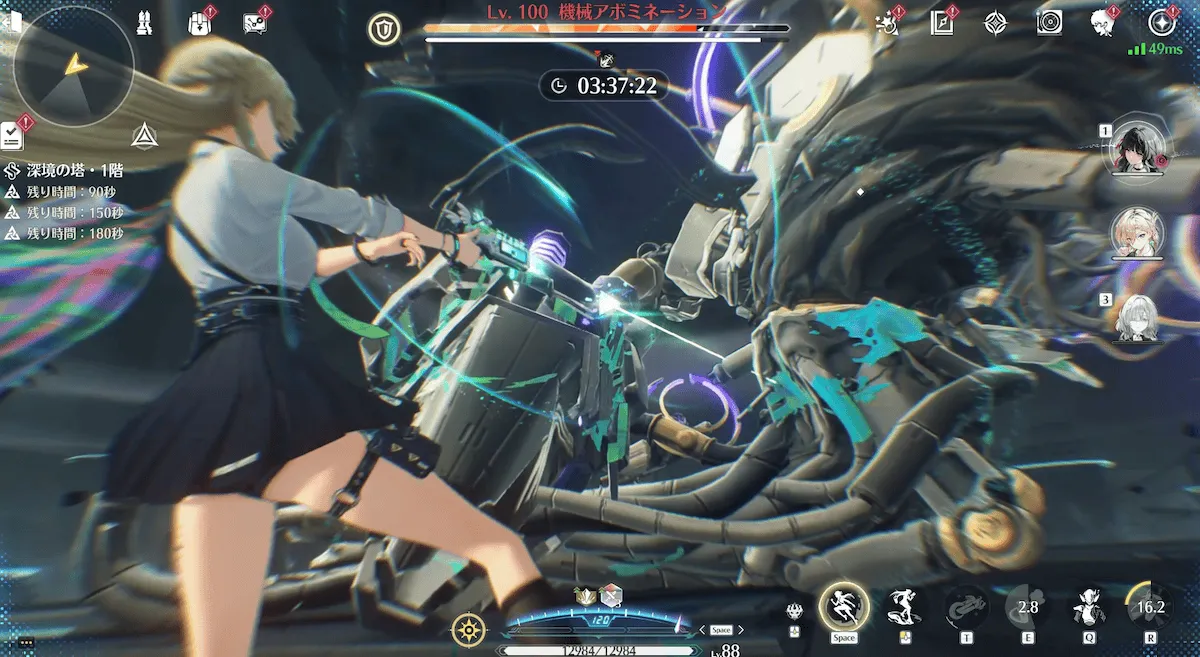This screenshot has width=1200, height=657.
Task: Open the quest checklist icon
Action: pyautogui.click(x=13, y=131)
